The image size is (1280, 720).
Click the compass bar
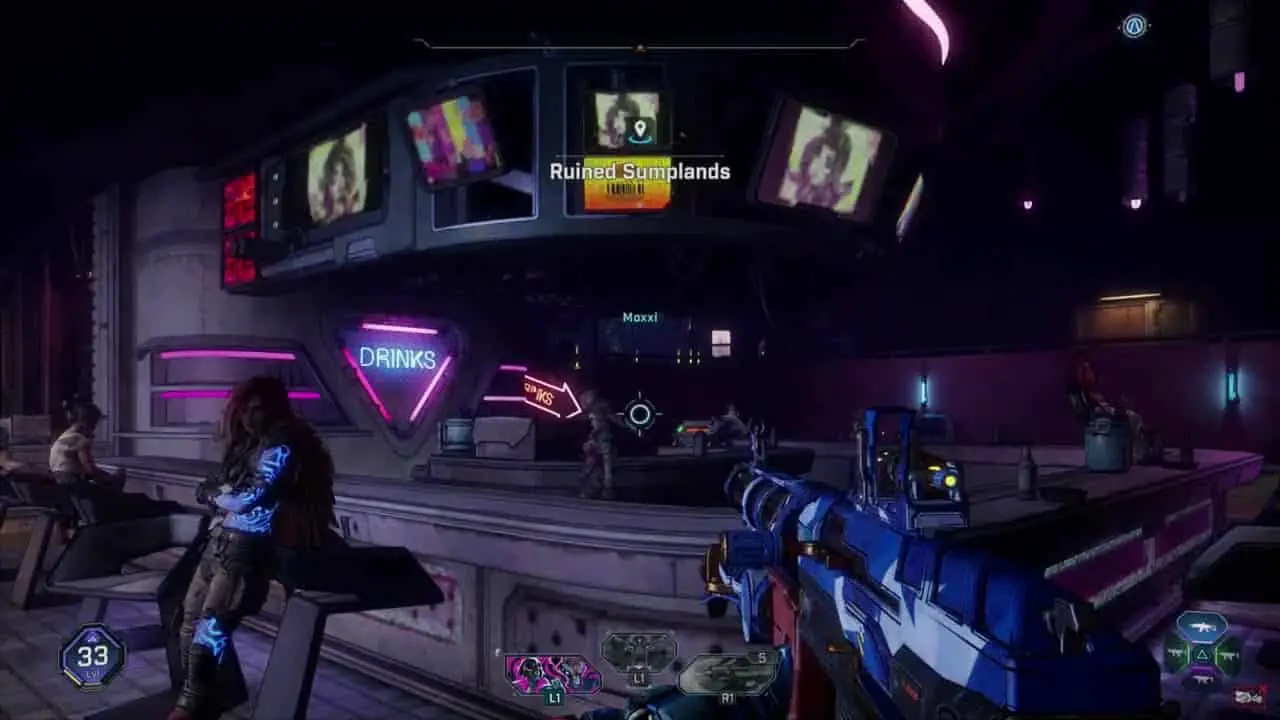click(640, 44)
